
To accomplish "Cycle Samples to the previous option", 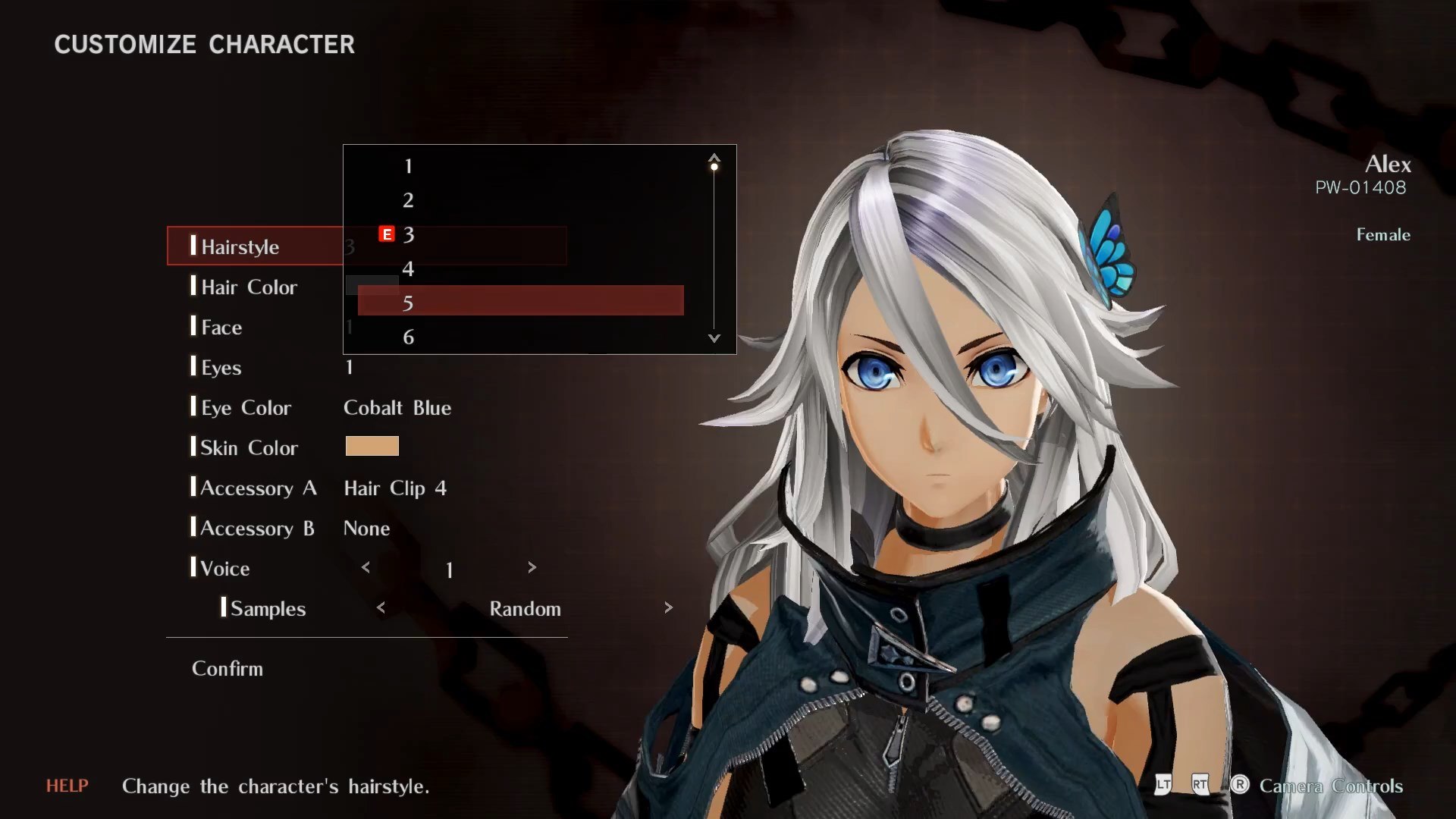I will [381, 607].
